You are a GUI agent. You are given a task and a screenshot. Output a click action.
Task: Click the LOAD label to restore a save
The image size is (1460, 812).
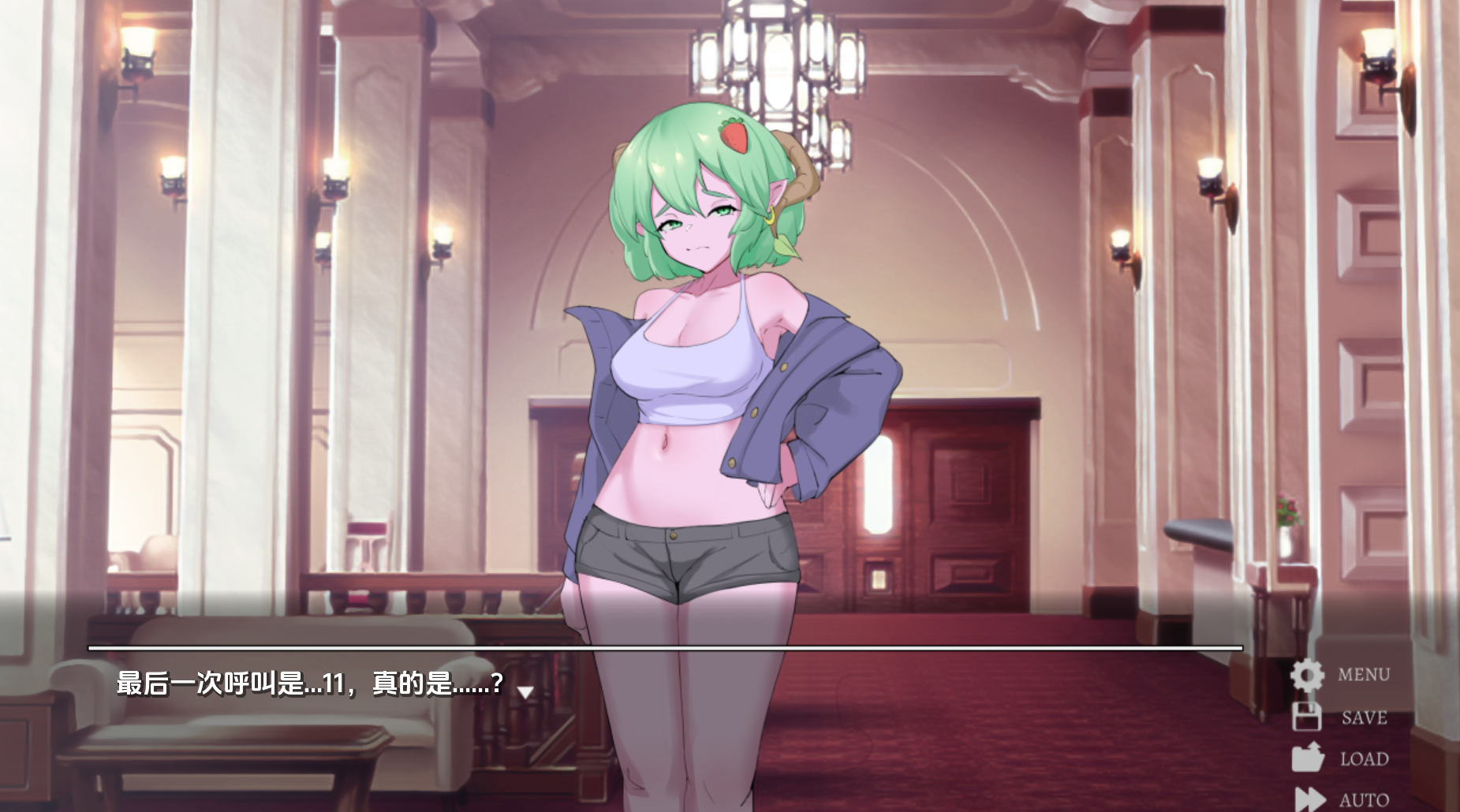(x=1365, y=759)
